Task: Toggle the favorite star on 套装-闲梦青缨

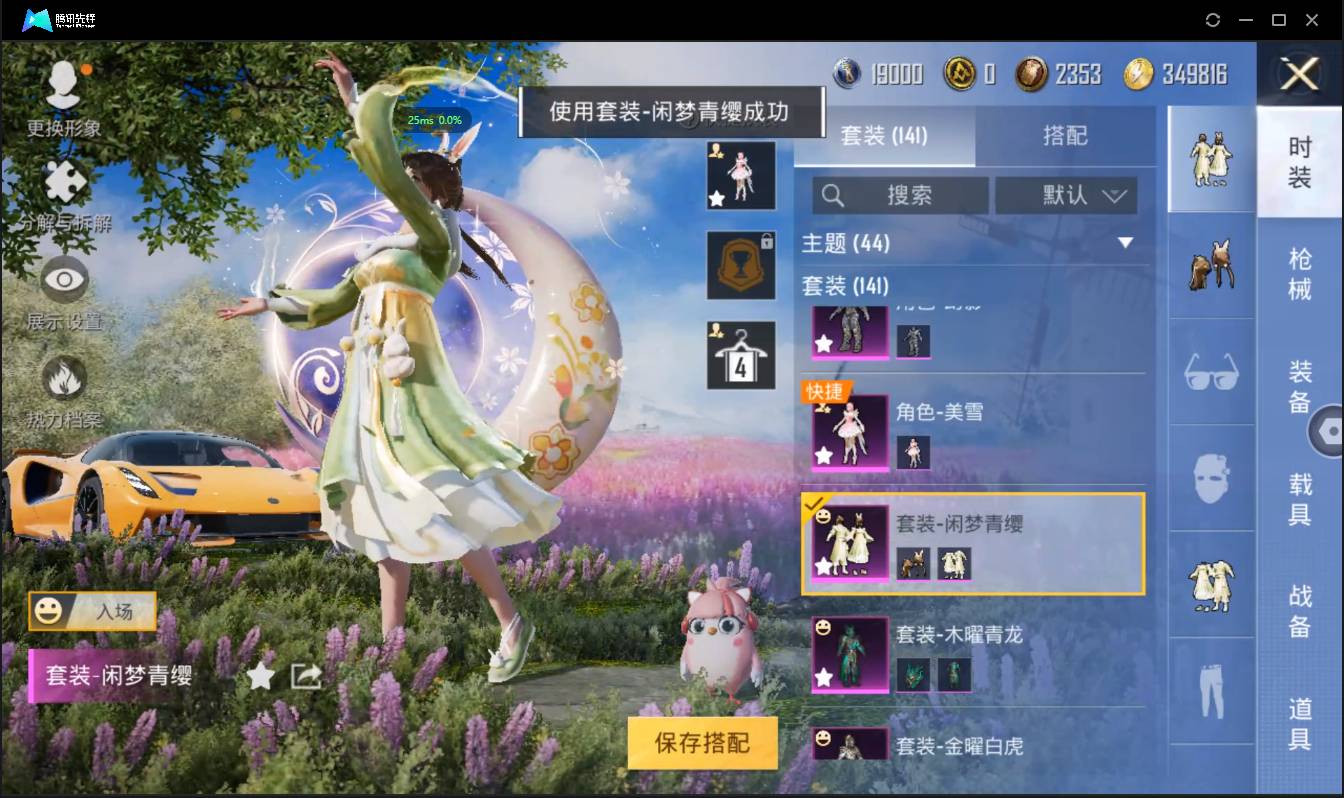Action: [x=262, y=676]
